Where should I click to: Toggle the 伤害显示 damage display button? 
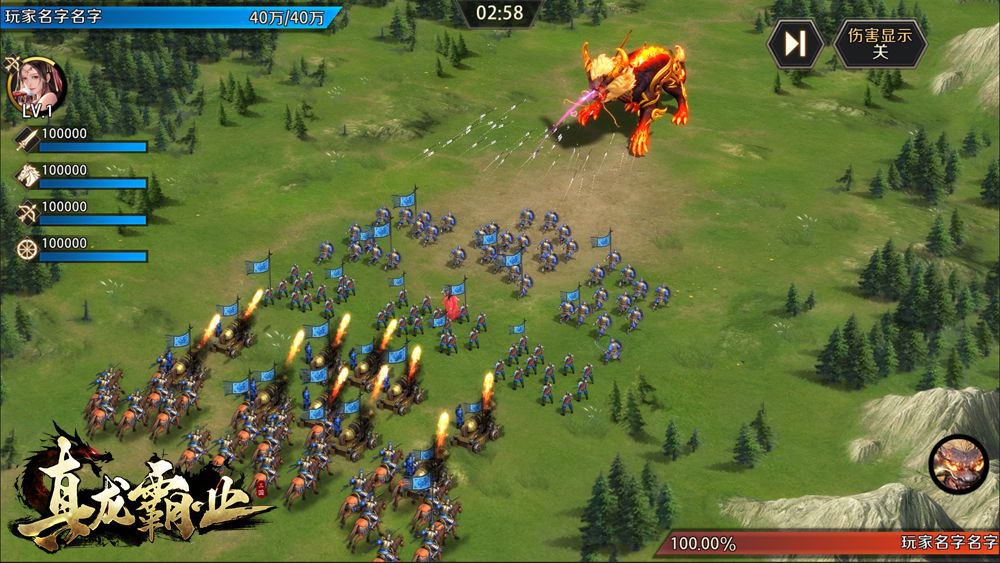pos(880,44)
